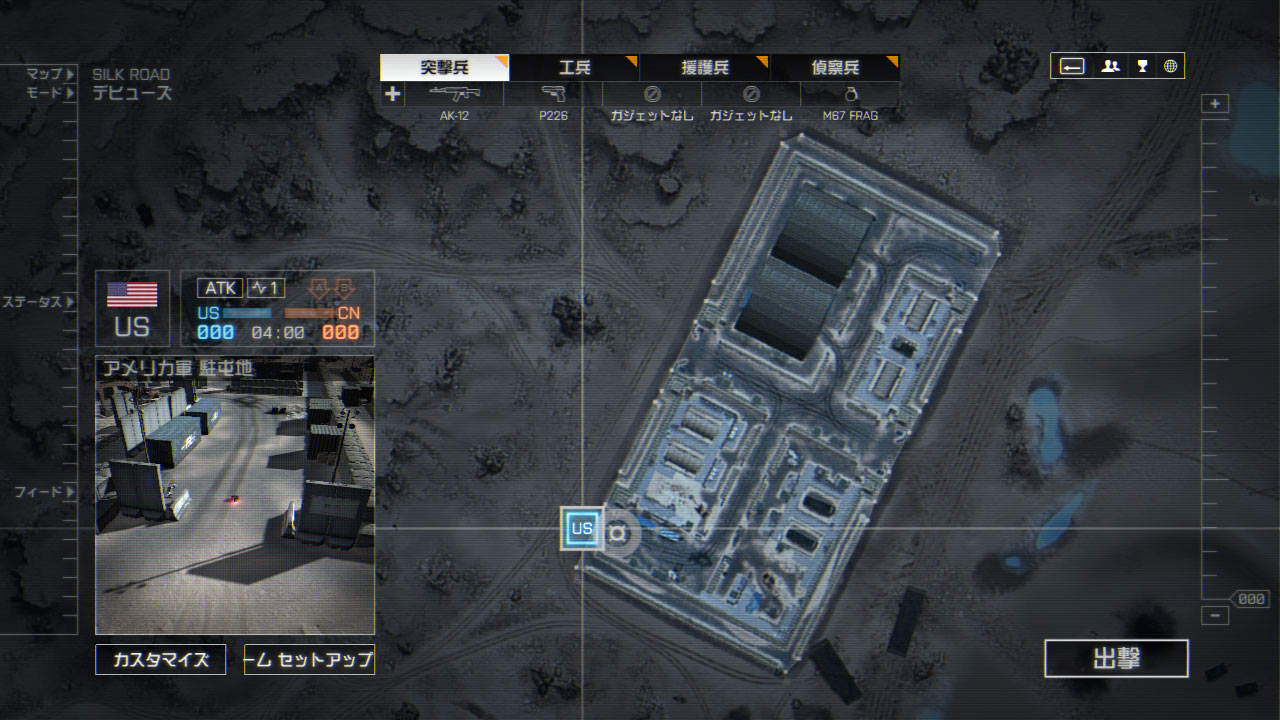Select the US spawn point on map
This screenshot has height=720, width=1280.
click(582, 528)
